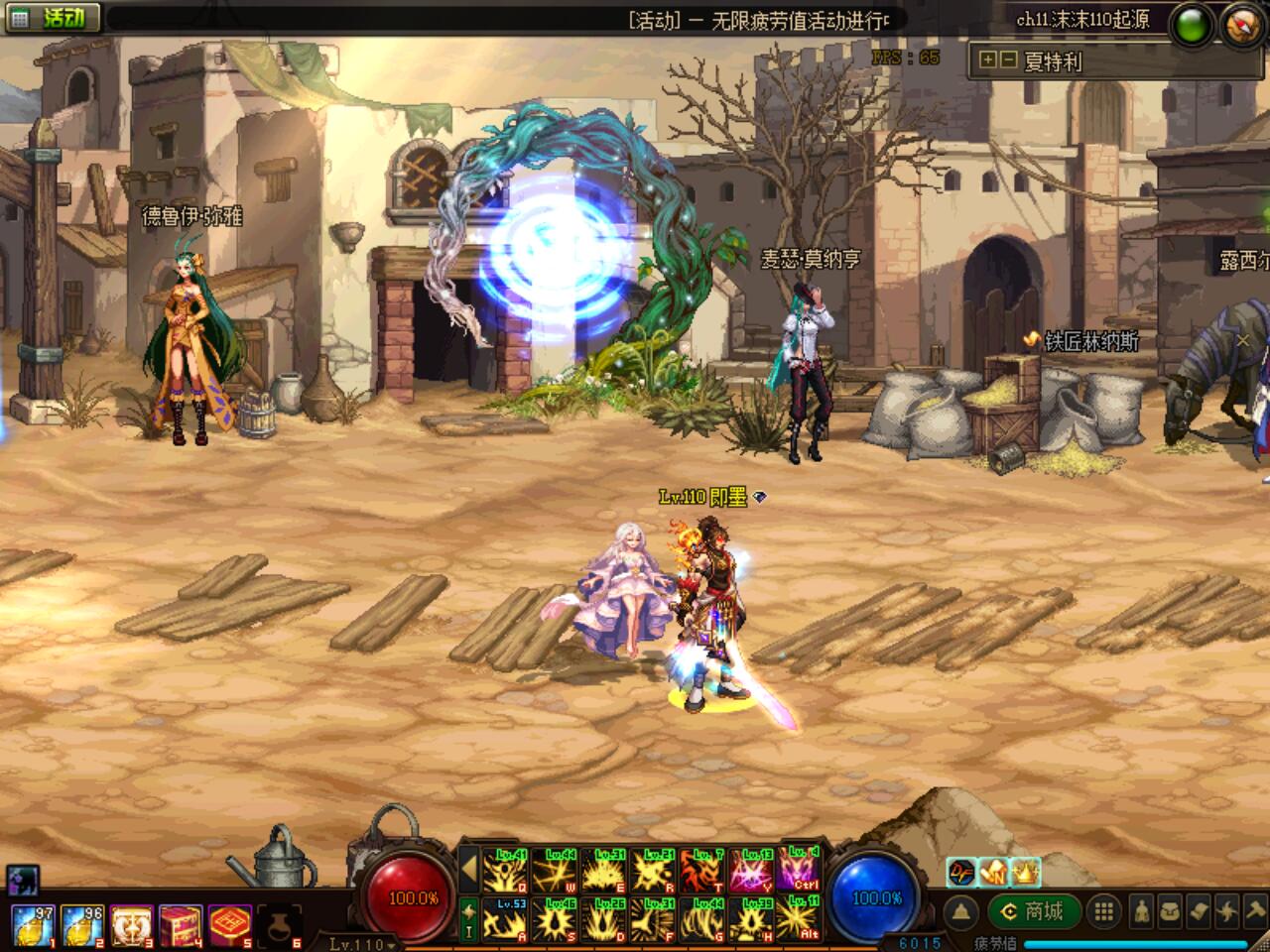1270x952 pixels.
Task: Open the 商城 cash shop
Action: coord(1032,910)
